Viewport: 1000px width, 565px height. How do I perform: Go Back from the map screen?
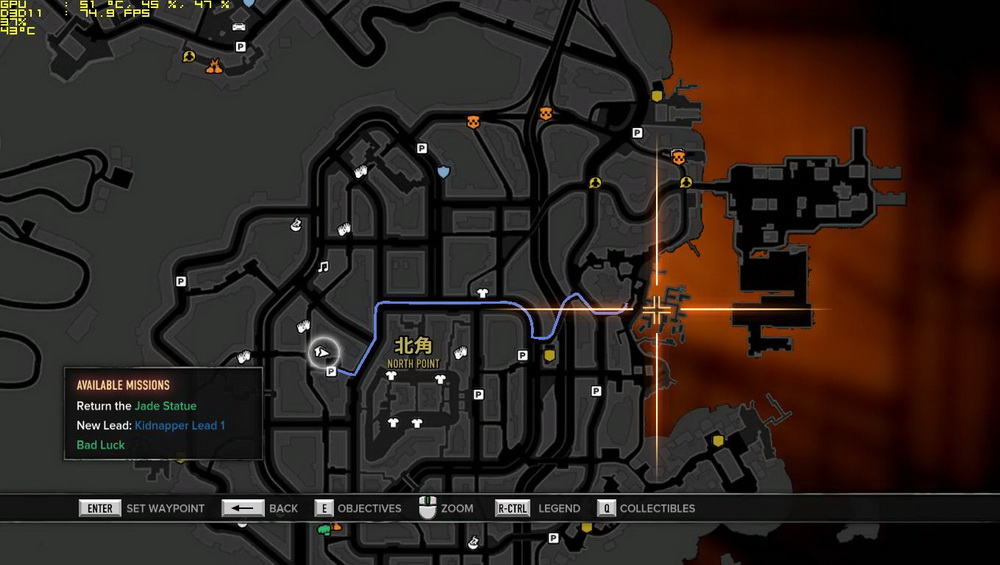[x=260, y=508]
